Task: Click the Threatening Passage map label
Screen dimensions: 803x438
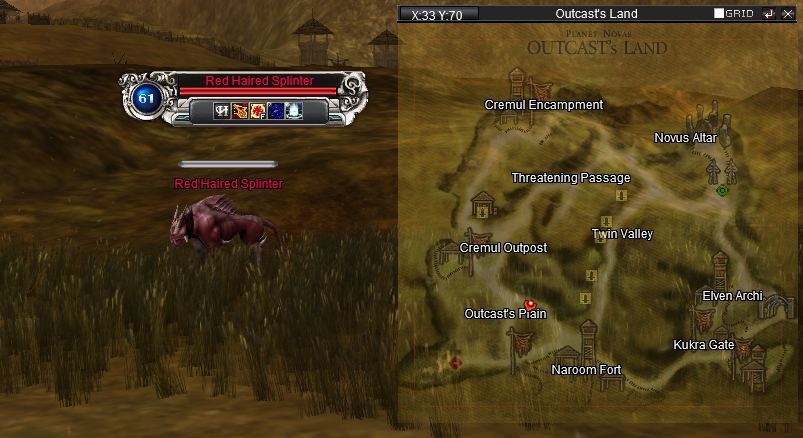Action: pos(570,178)
